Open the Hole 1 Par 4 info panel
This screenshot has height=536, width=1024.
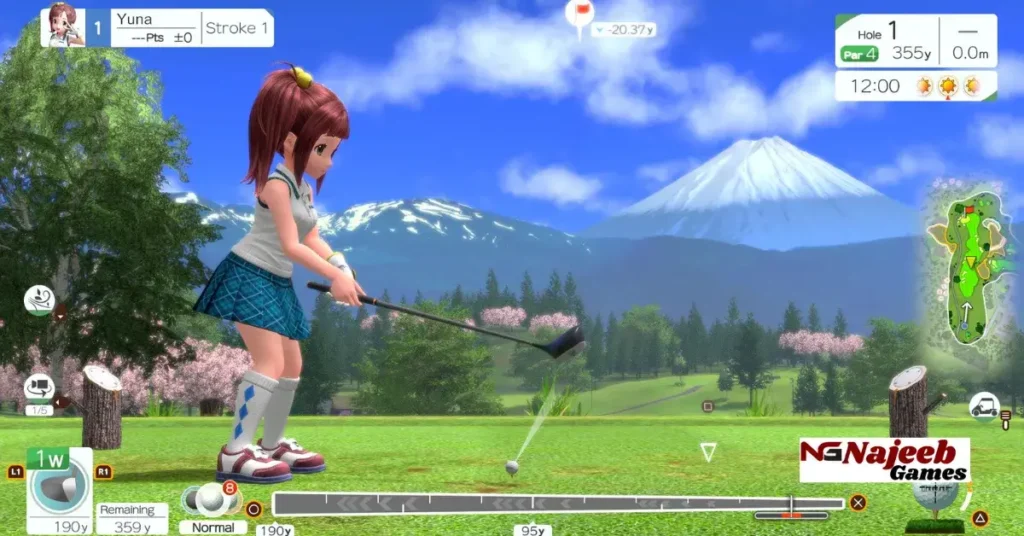915,42
